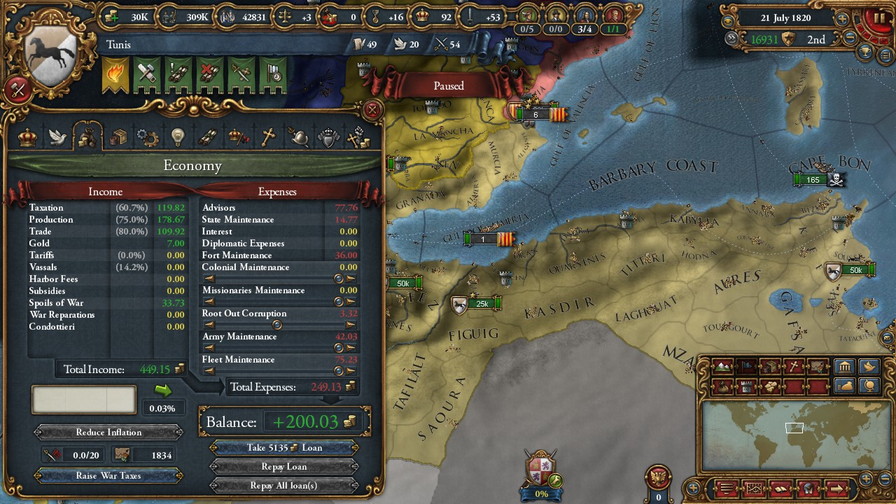Select the terrain map mode with mountains
This screenshot has width=896, height=504.
pyautogui.click(x=722, y=367)
